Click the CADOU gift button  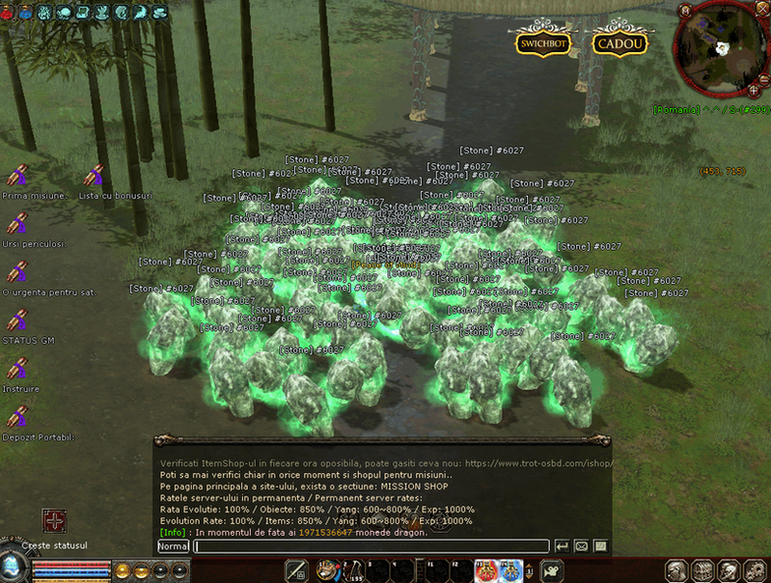coord(620,44)
